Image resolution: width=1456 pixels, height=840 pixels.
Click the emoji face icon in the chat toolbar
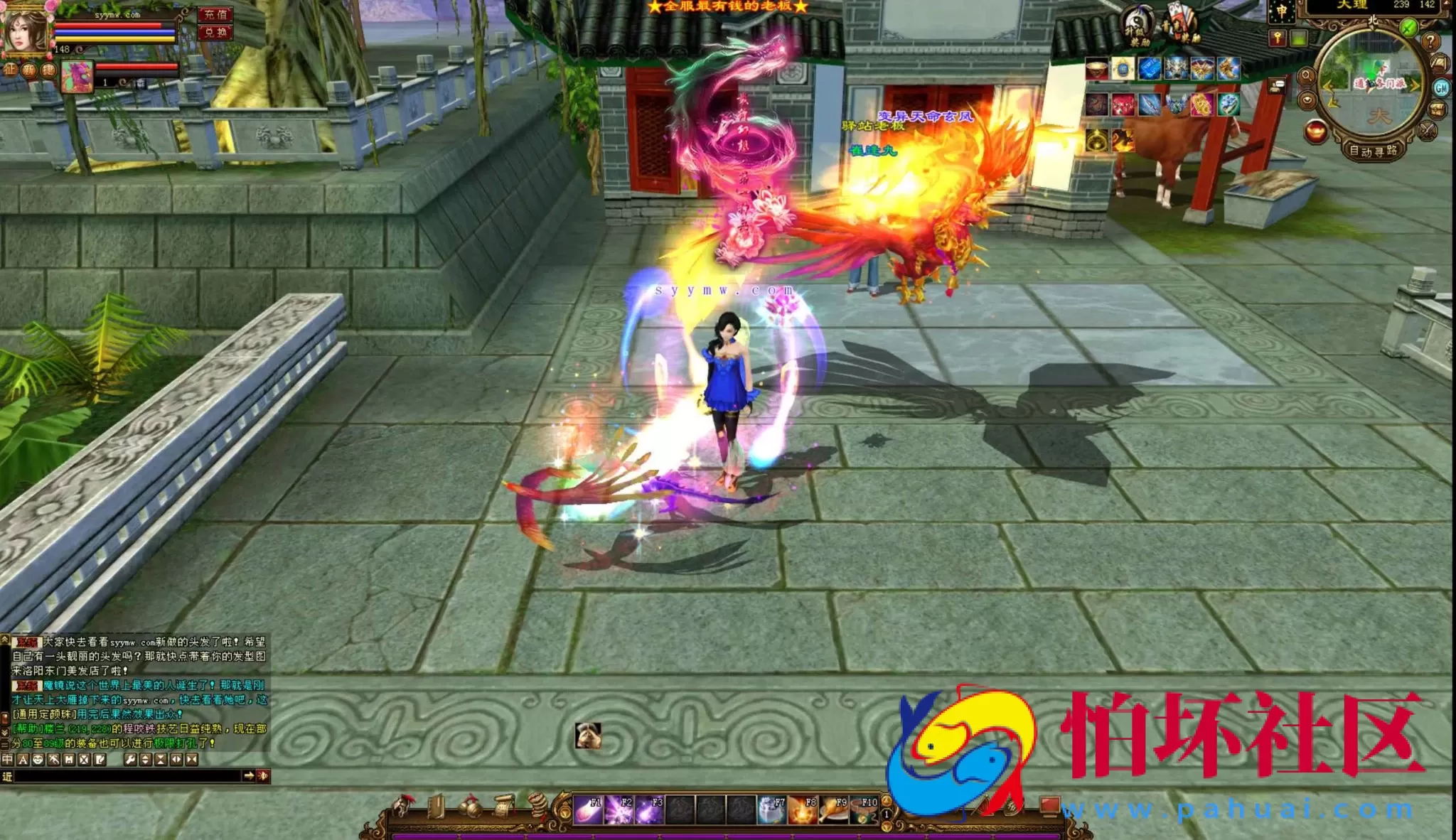click(x=38, y=759)
